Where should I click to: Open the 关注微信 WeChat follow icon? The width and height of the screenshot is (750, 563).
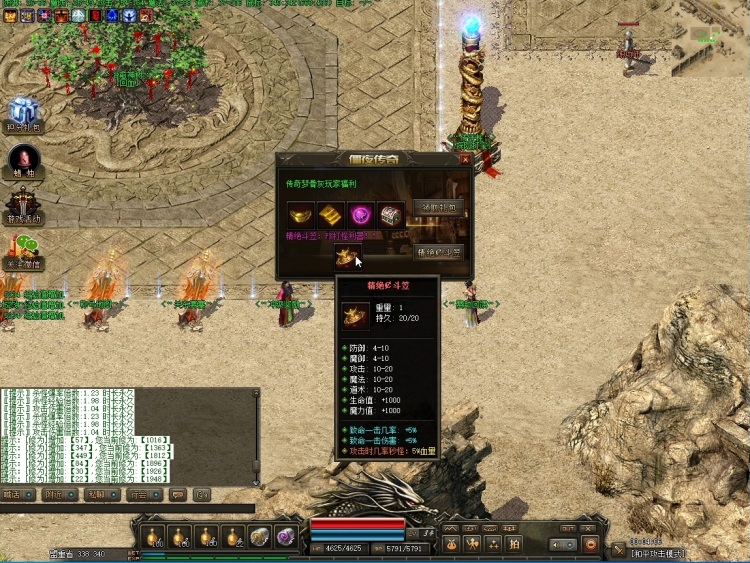coord(24,250)
